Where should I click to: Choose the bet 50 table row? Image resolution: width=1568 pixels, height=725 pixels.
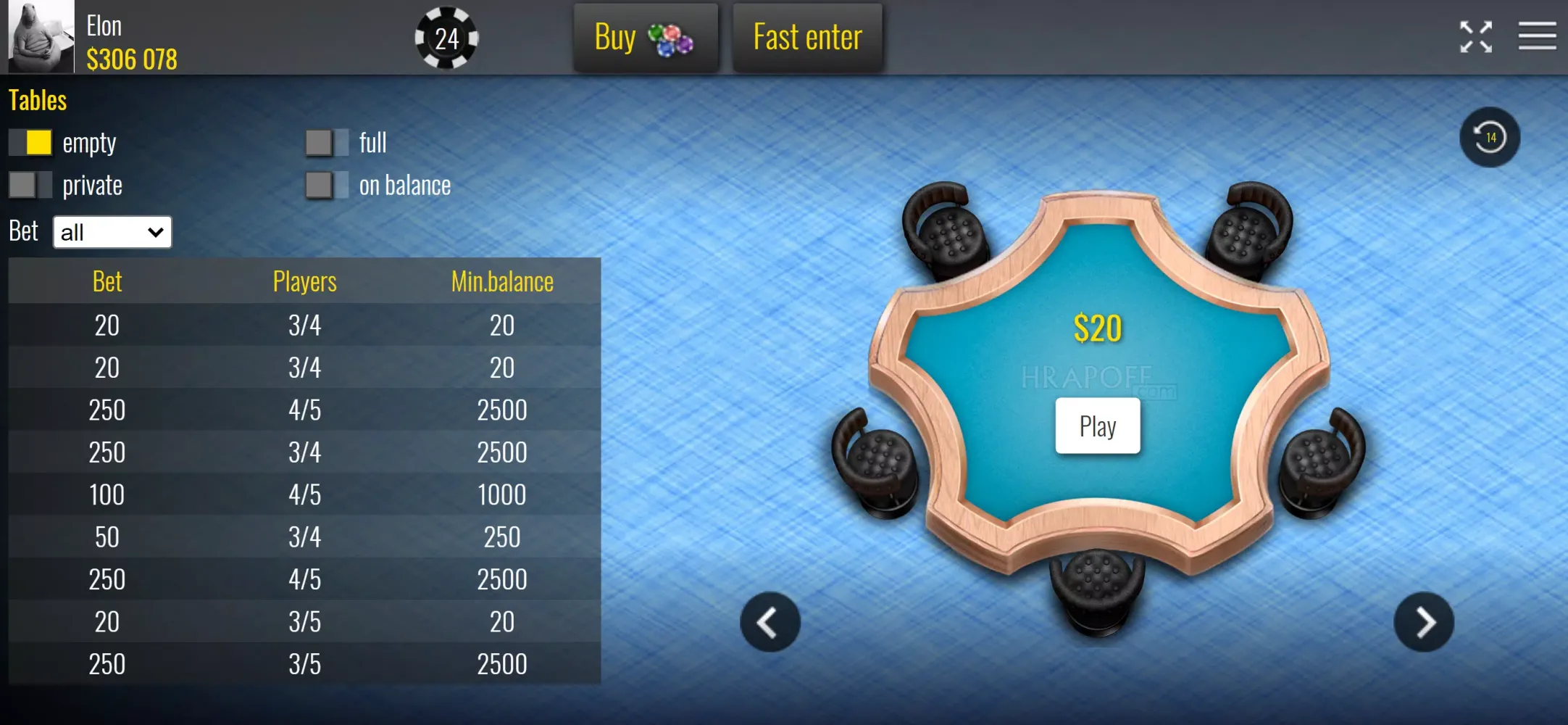point(304,537)
